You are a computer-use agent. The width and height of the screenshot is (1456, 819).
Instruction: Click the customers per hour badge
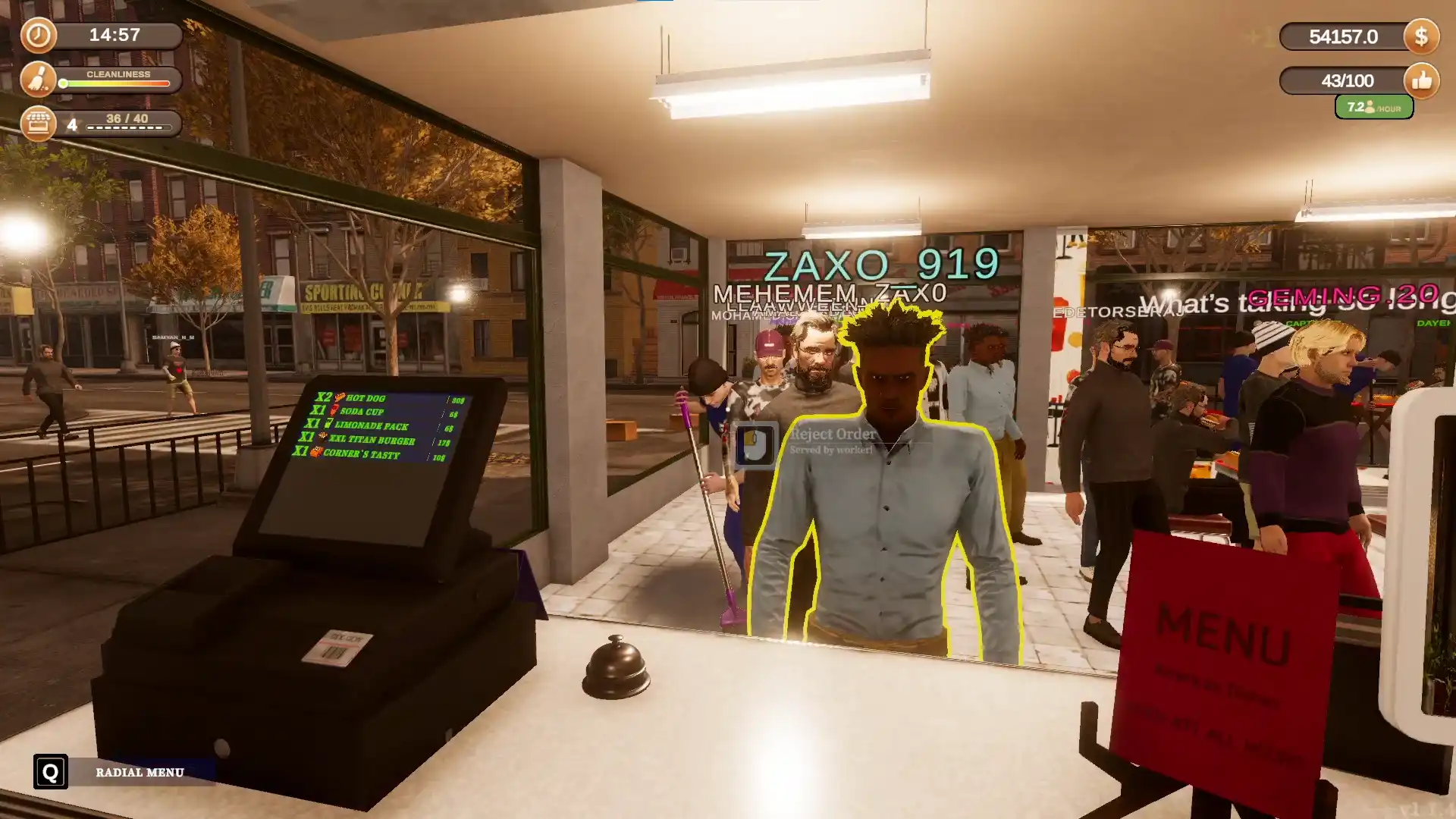click(1373, 108)
